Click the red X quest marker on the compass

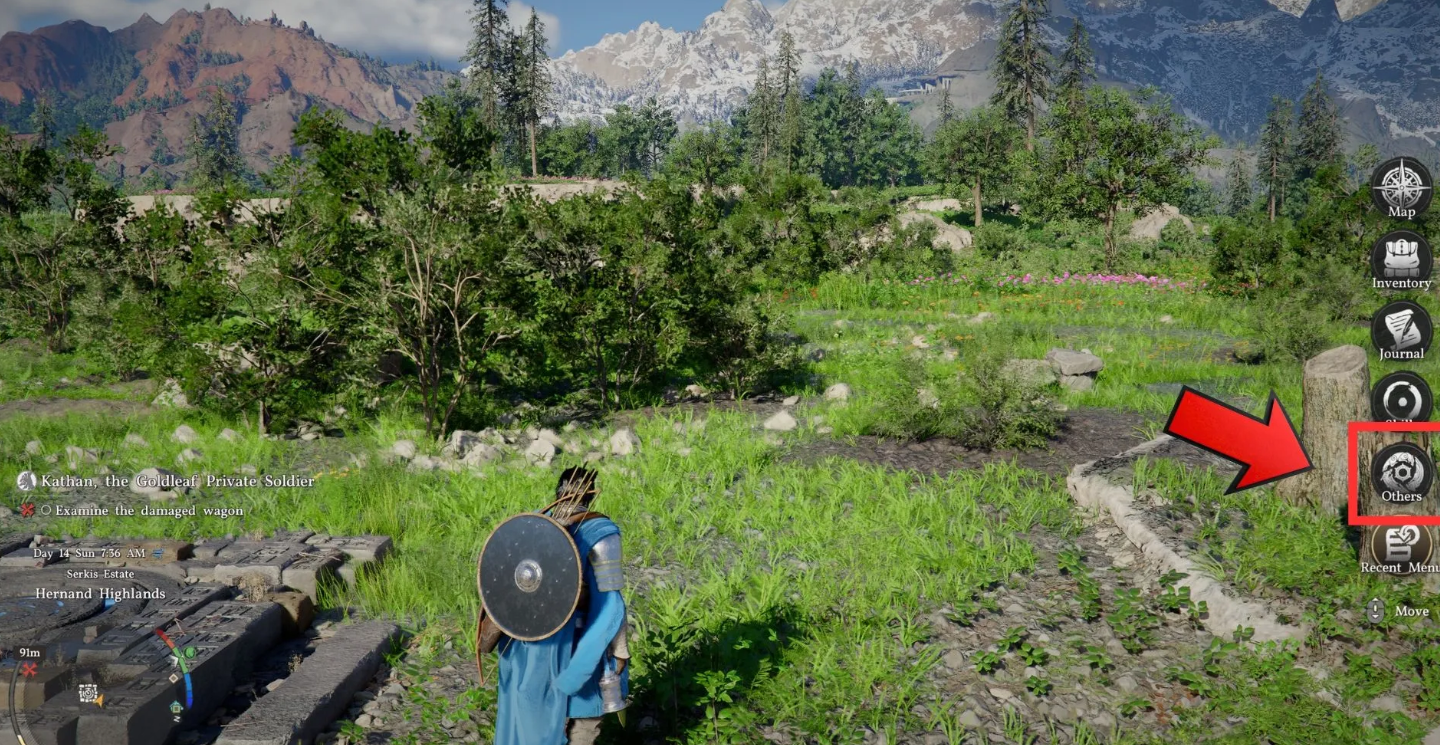[x=30, y=669]
